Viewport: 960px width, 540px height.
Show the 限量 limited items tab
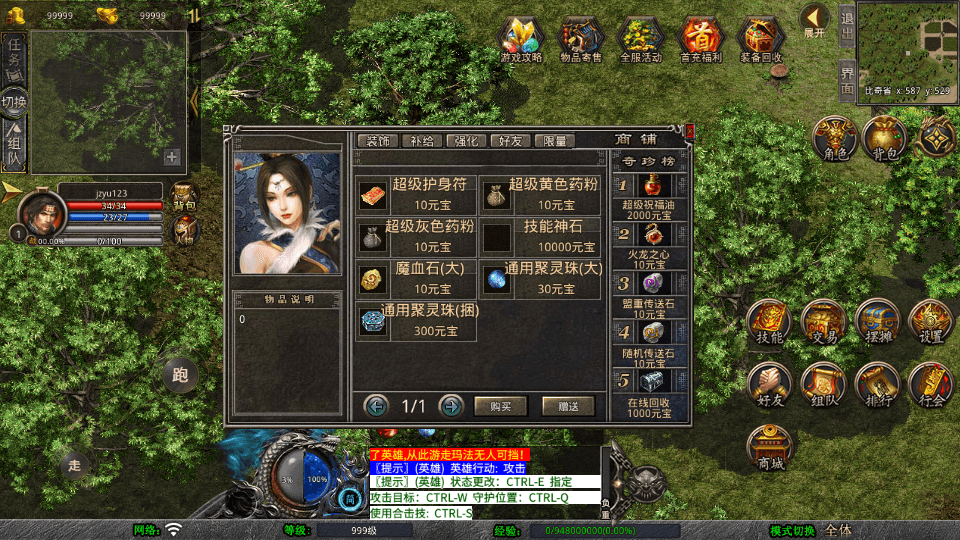point(555,141)
